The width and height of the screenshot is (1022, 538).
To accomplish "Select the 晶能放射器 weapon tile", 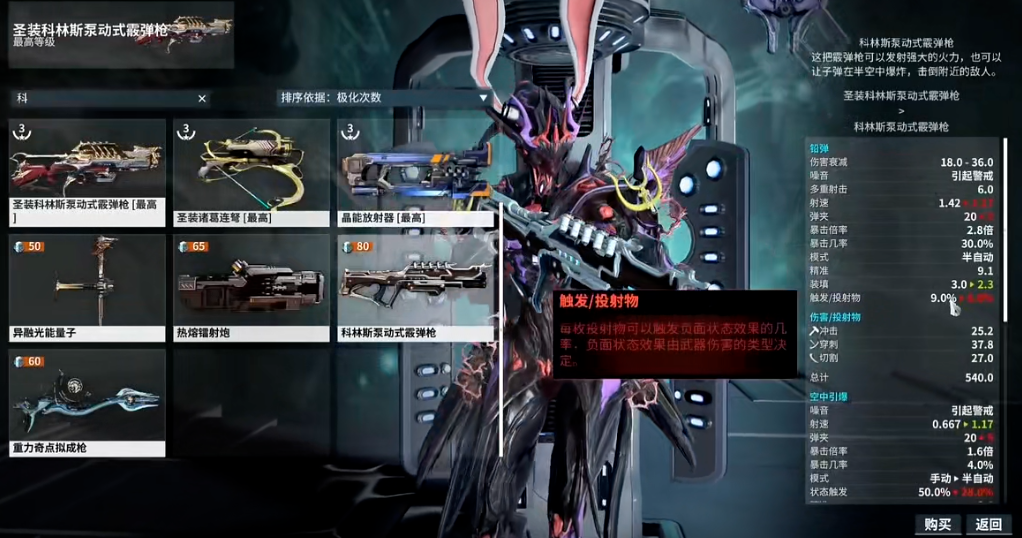I will [x=415, y=171].
